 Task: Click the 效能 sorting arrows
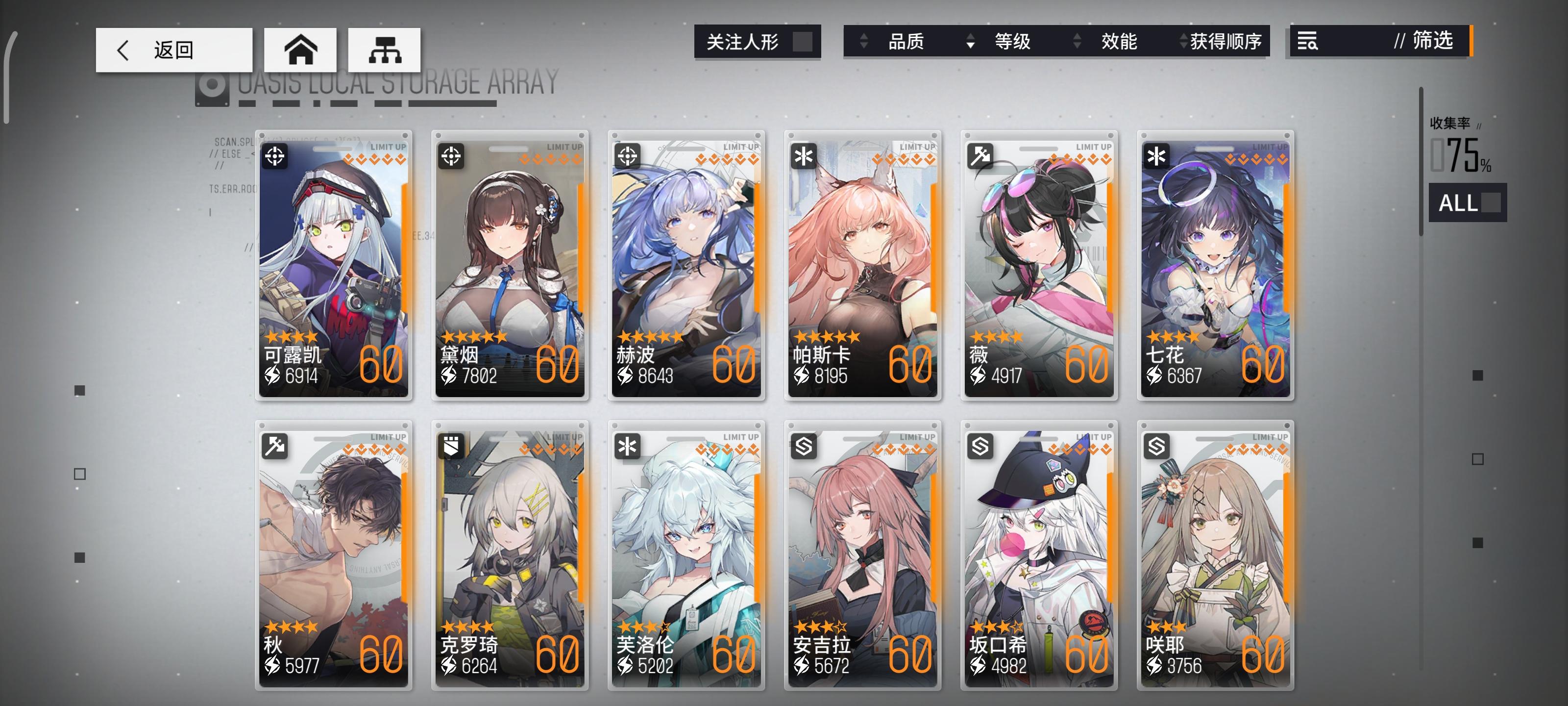1078,41
